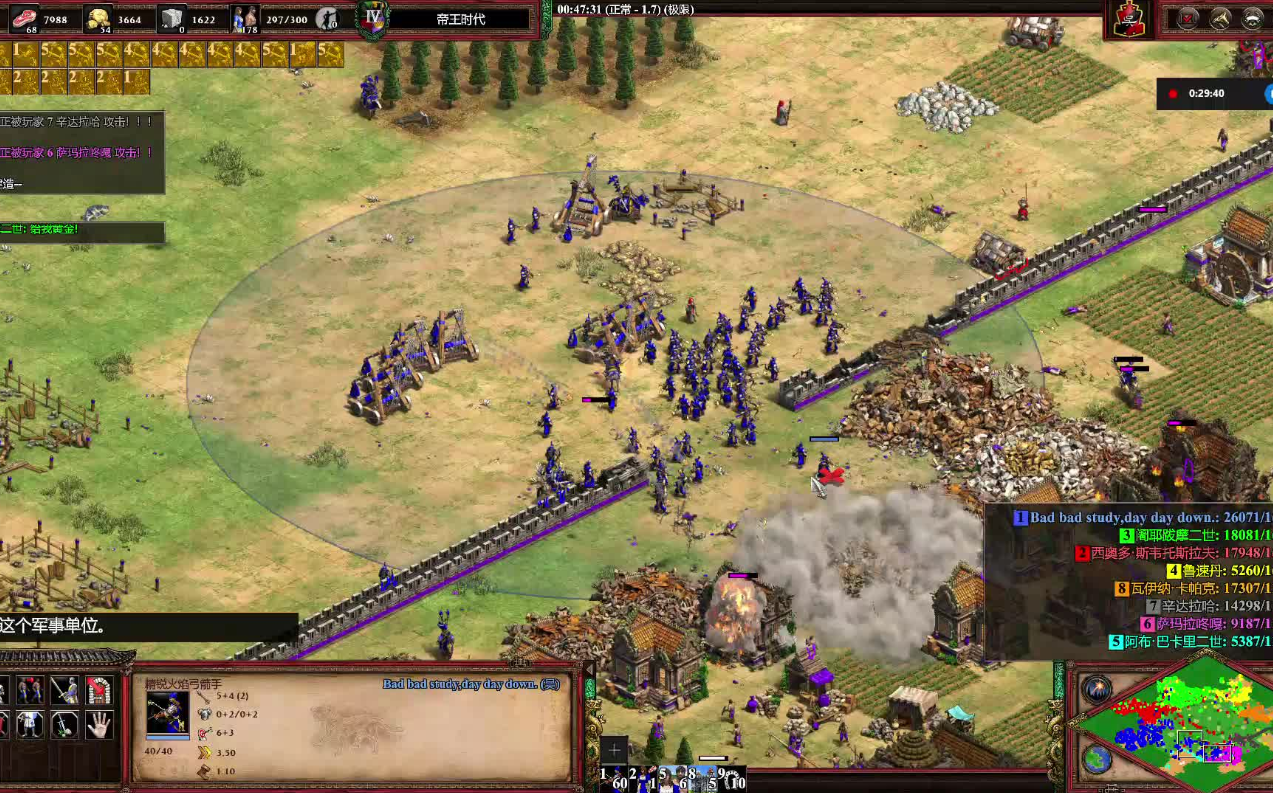Choose the garrison command with red arrow
Viewport: 1273px width, 793px height.
[98, 690]
